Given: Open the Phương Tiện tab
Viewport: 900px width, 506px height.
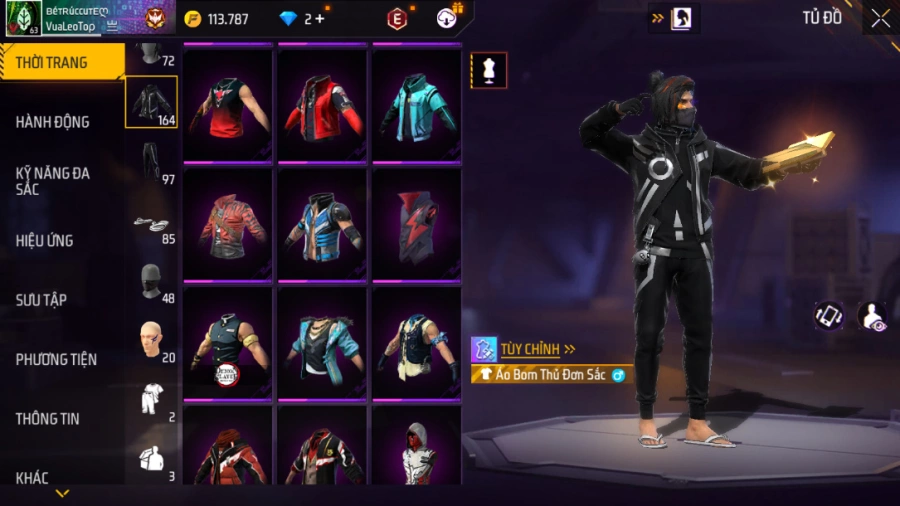Looking at the screenshot, I should (x=60, y=359).
